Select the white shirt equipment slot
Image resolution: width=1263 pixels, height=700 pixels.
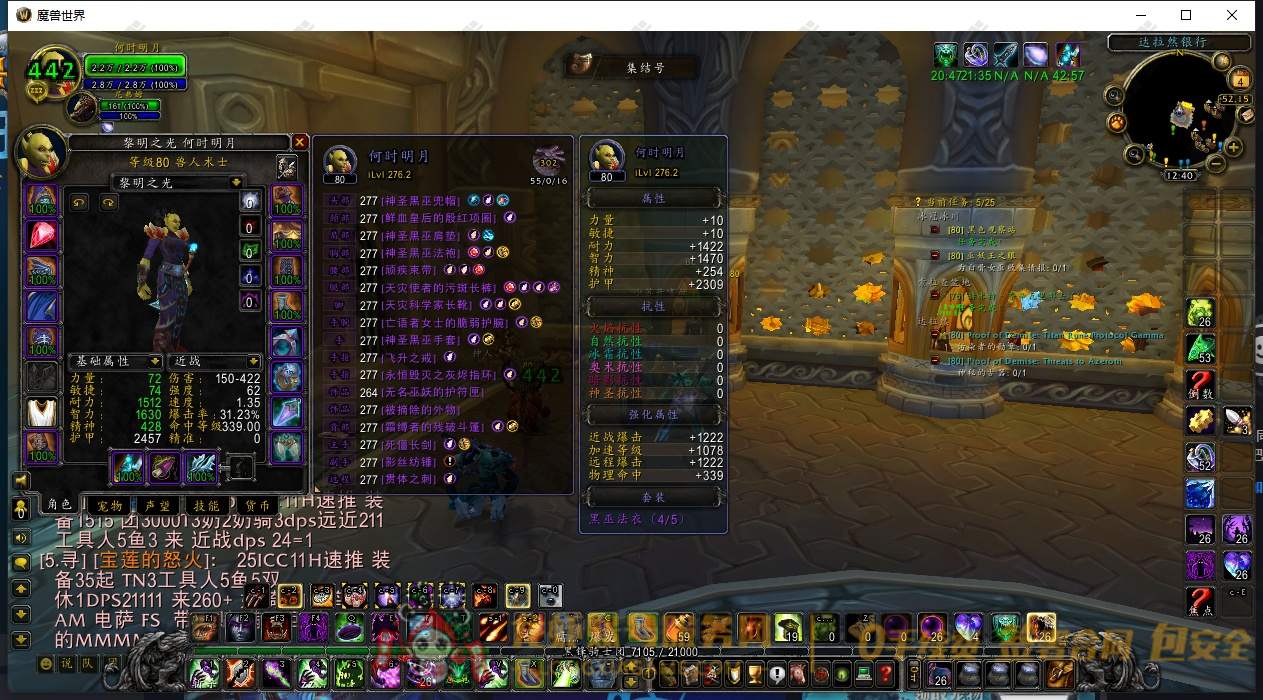(x=42, y=411)
